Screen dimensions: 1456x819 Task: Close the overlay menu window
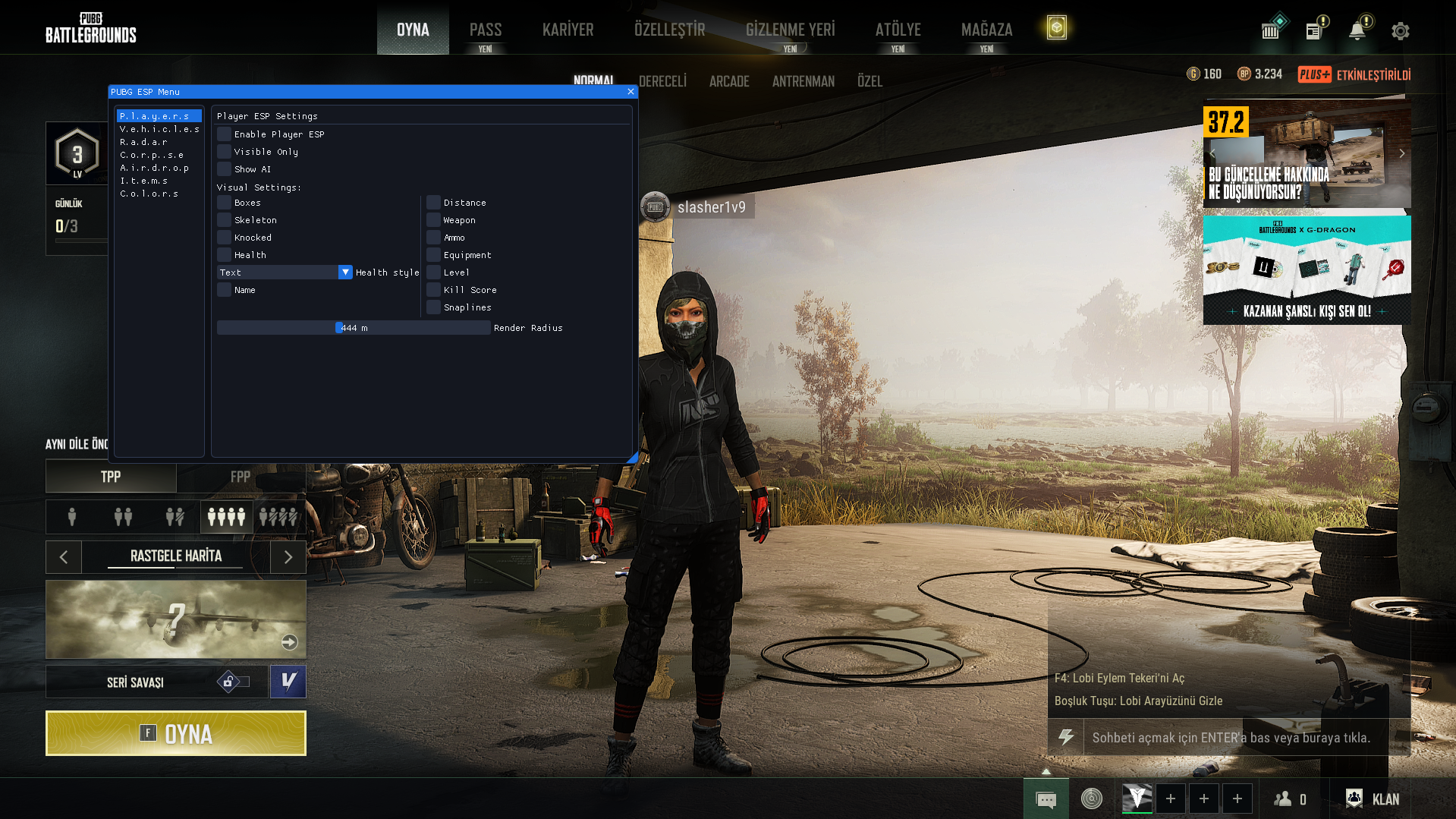(x=631, y=92)
